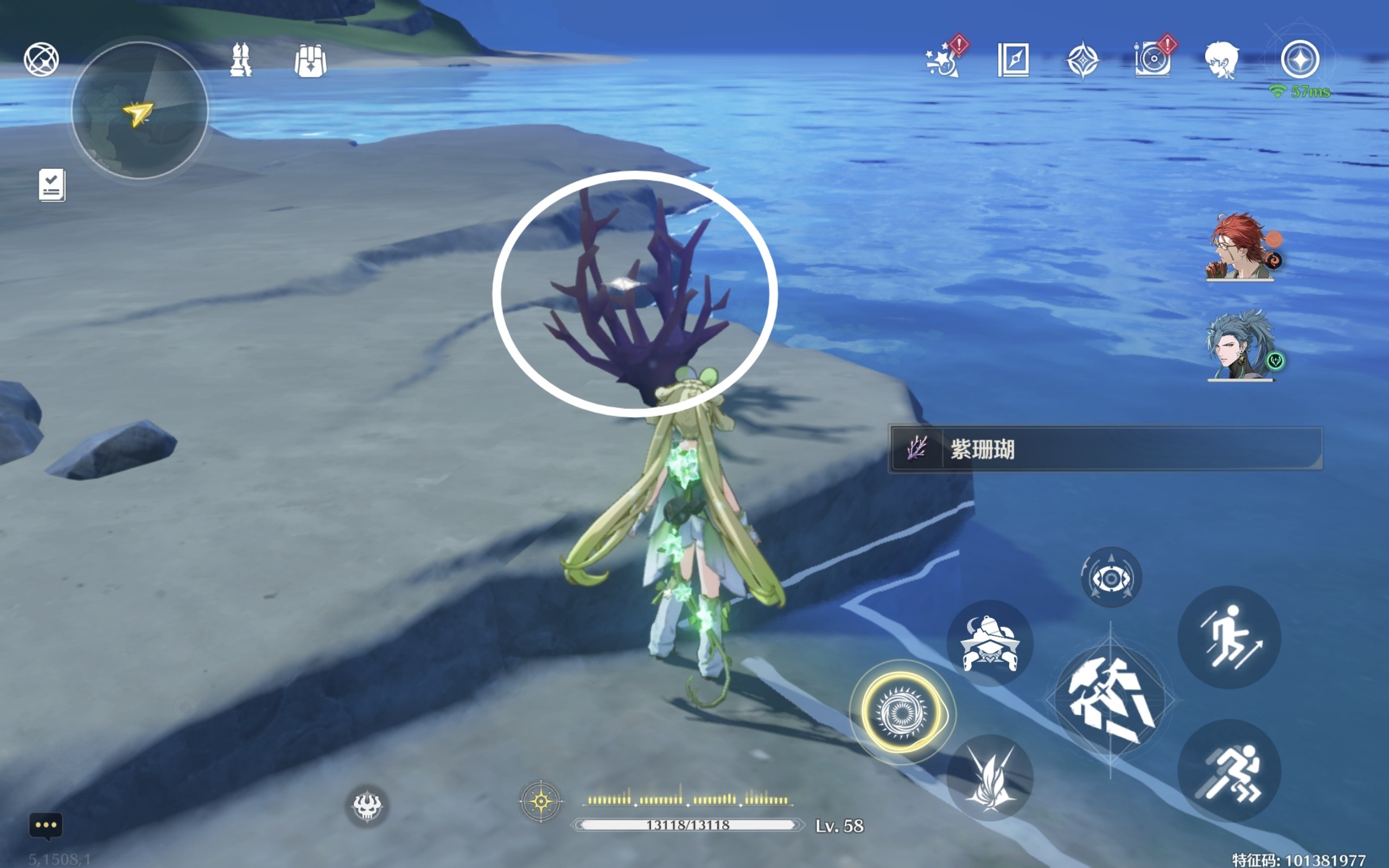Open the quest checklist tracker
Screen dimensions: 1389x868
pyautogui.click(x=52, y=185)
